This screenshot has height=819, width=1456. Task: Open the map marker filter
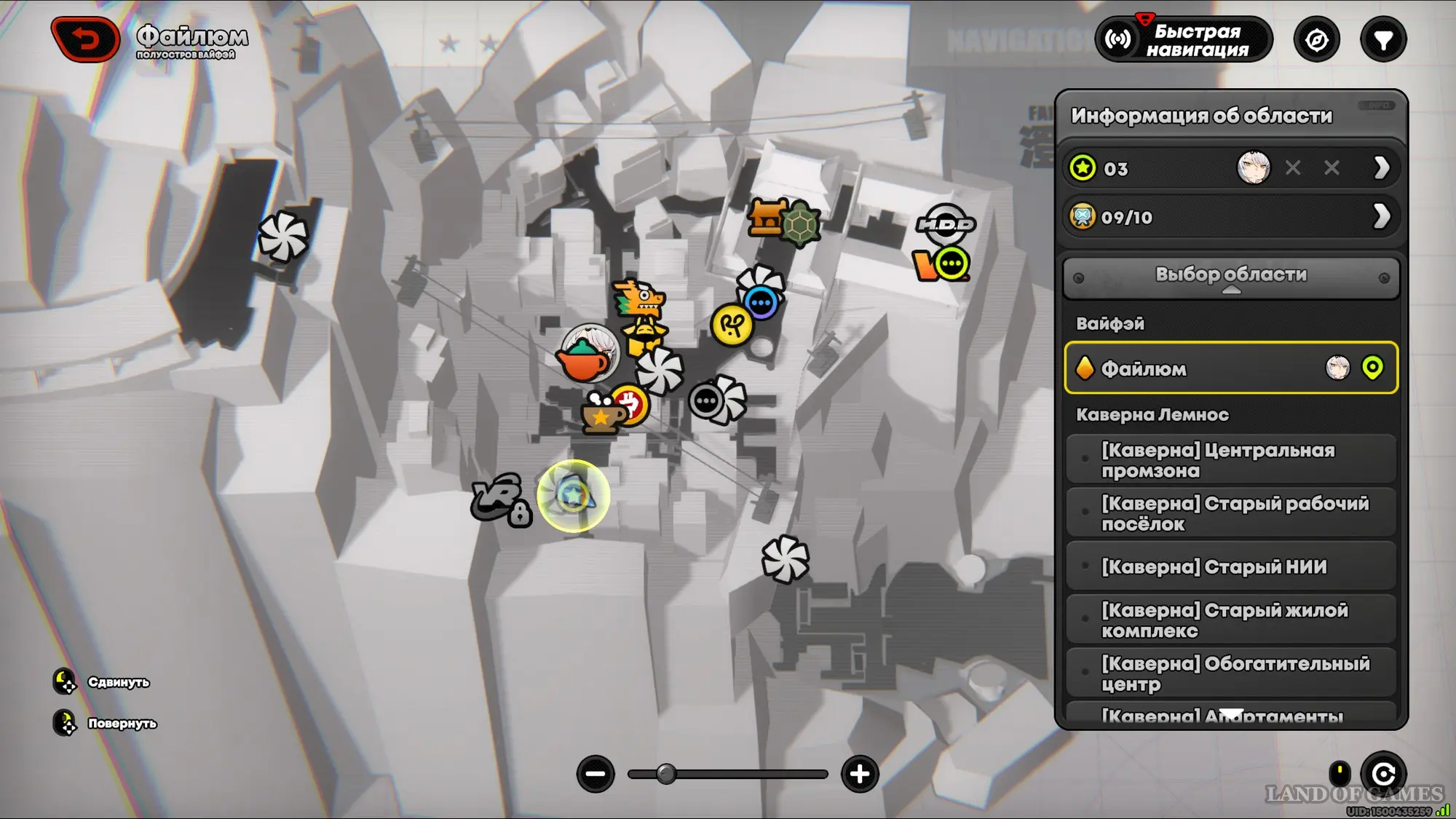point(1382,40)
